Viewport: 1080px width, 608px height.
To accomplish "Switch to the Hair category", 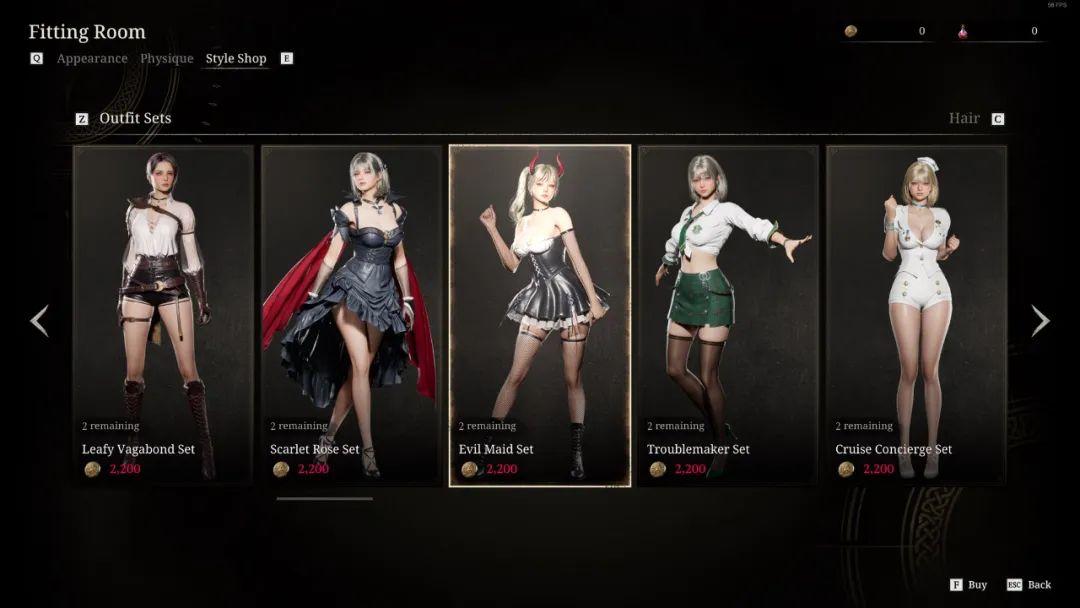I will pyautogui.click(x=964, y=118).
